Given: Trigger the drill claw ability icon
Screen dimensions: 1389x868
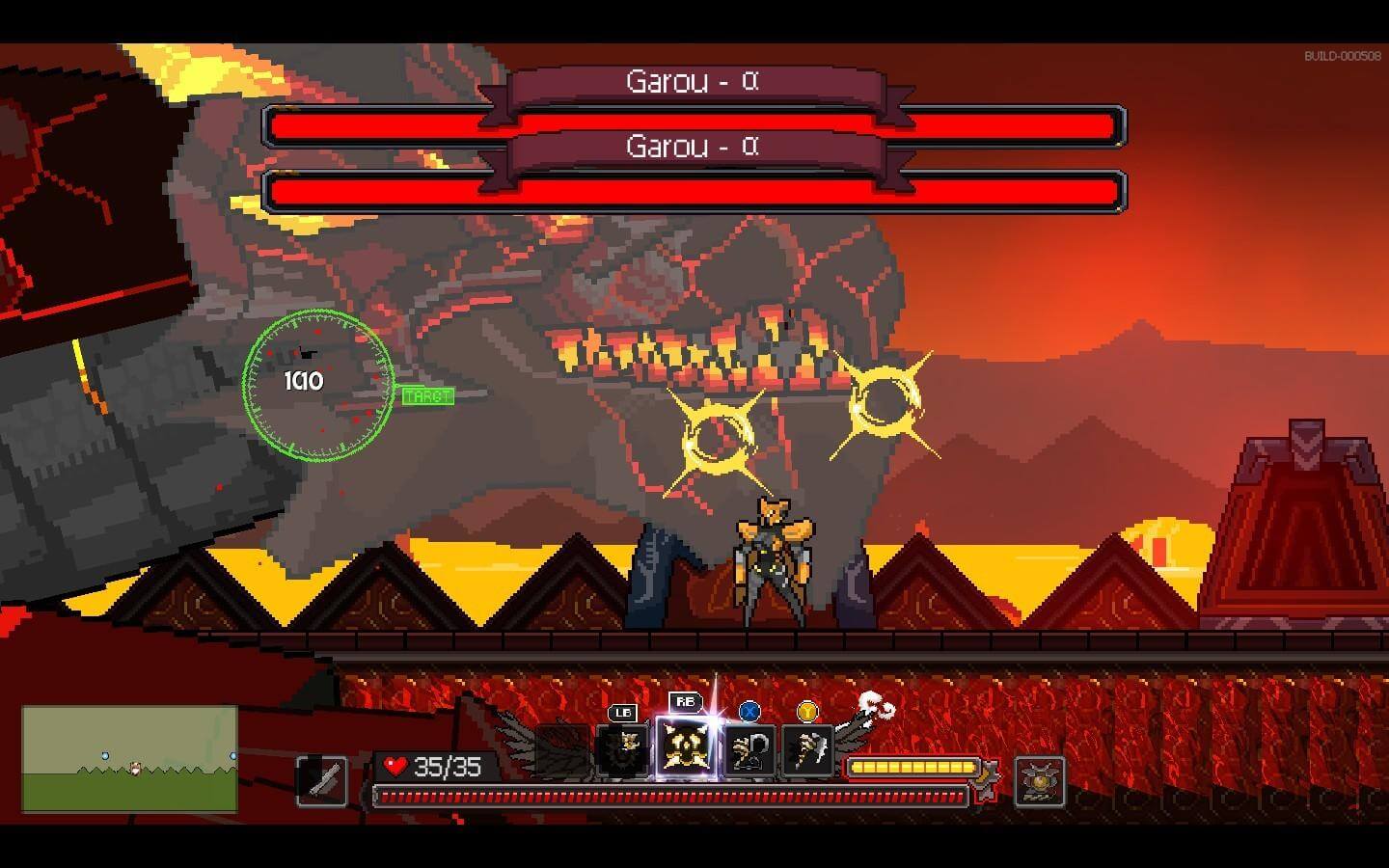Looking at the screenshot, I should pyautogui.click(x=807, y=750).
